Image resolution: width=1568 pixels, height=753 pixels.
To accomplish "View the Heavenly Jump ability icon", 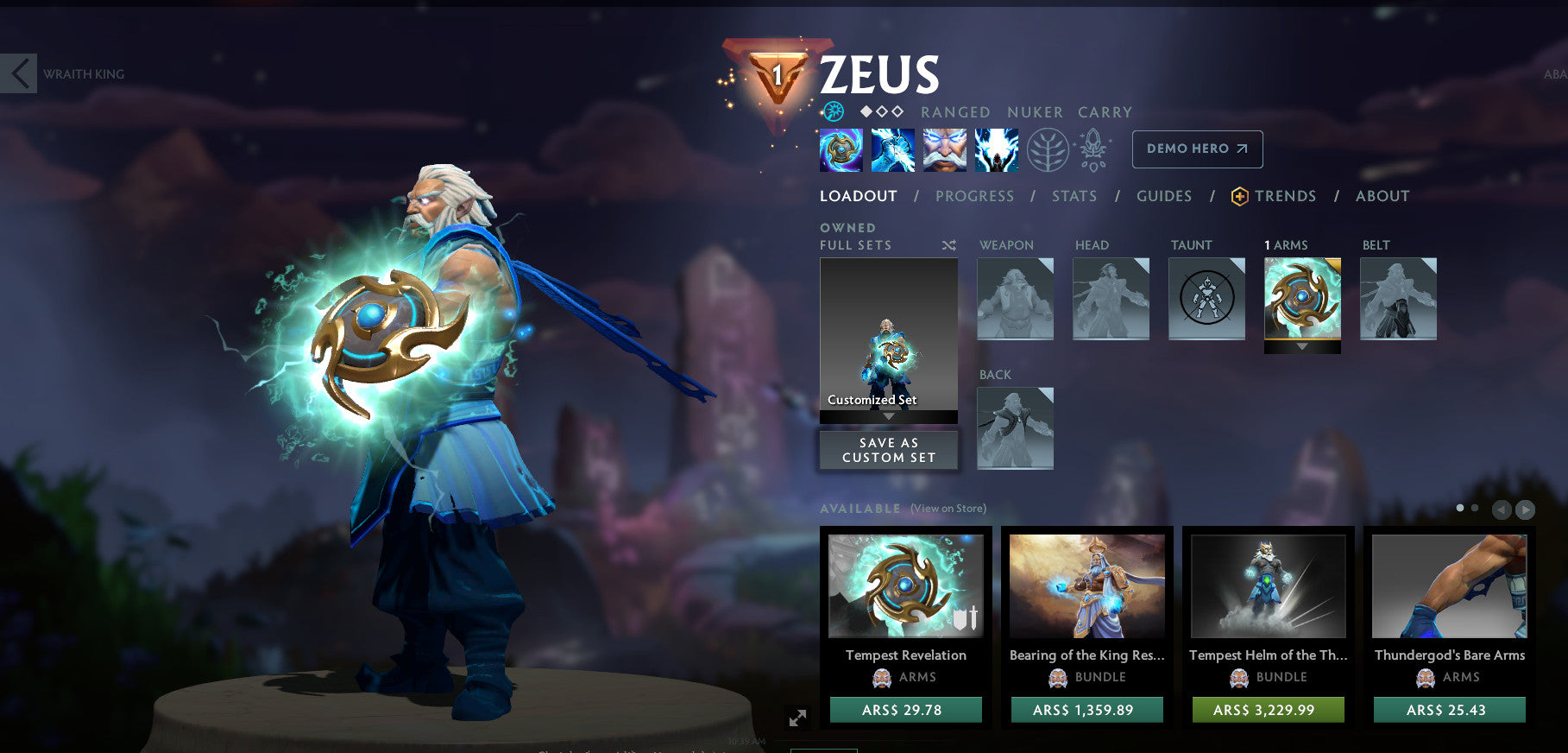I will pos(944,149).
